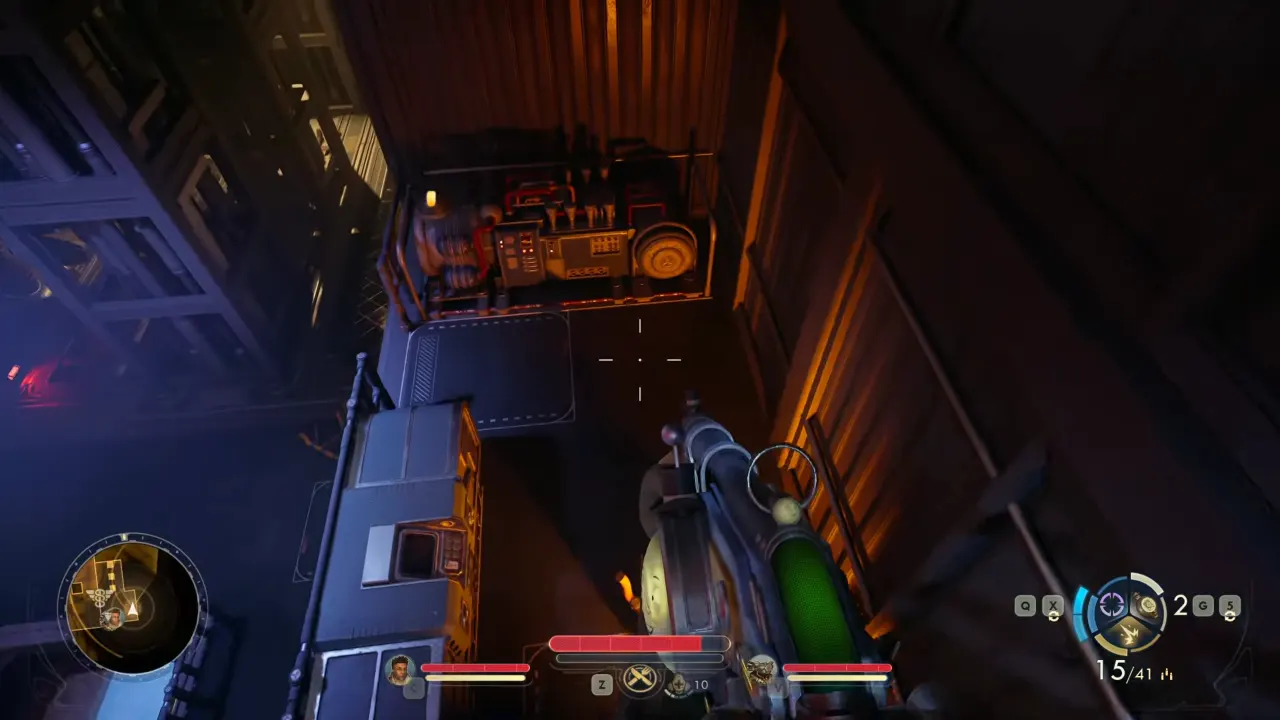Click the winged faction quest marker on the minimap
The image size is (1280, 720).
[x=100, y=597]
